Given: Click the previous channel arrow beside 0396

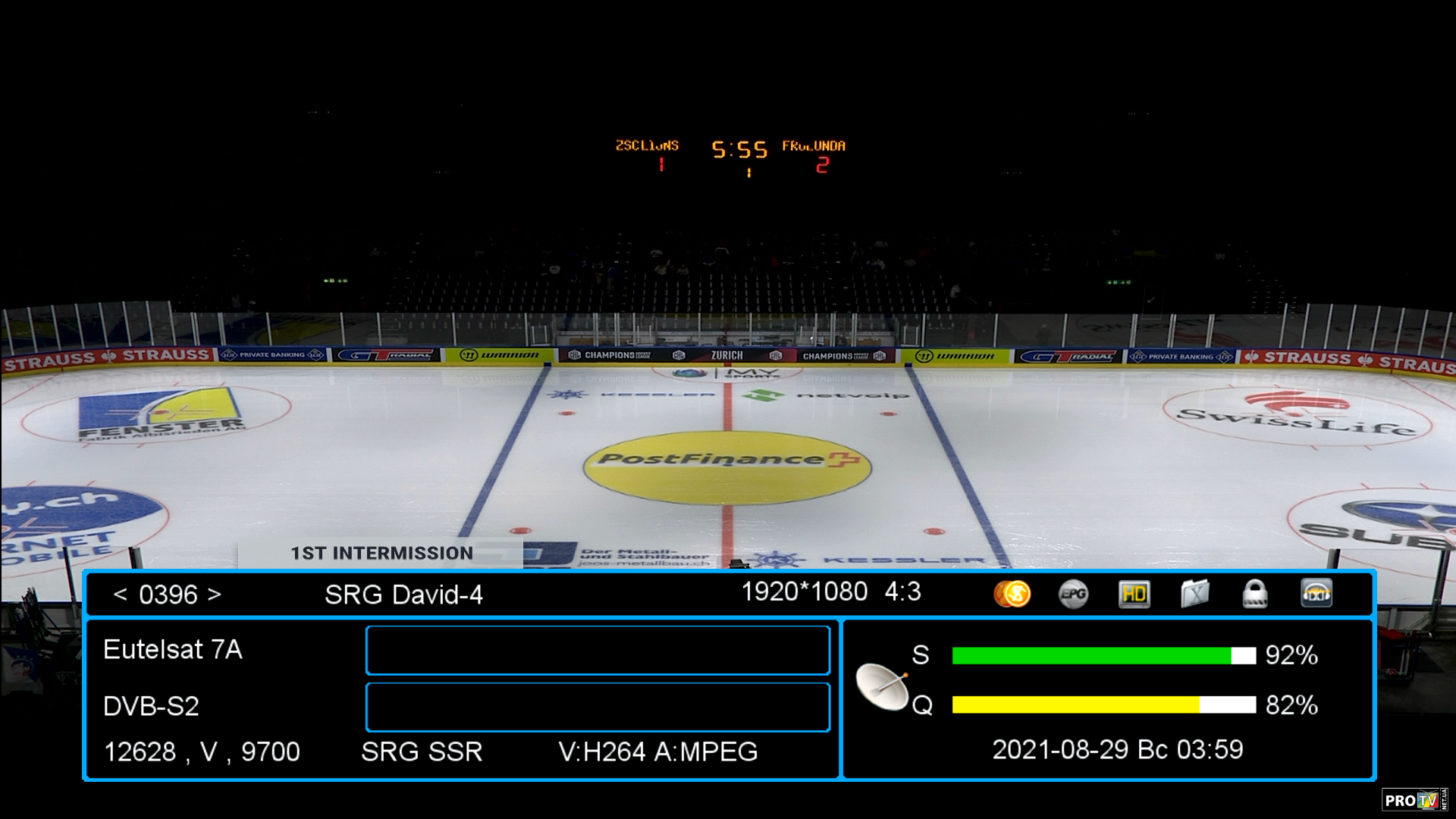Looking at the screenshot, I should tap(120, 595).
